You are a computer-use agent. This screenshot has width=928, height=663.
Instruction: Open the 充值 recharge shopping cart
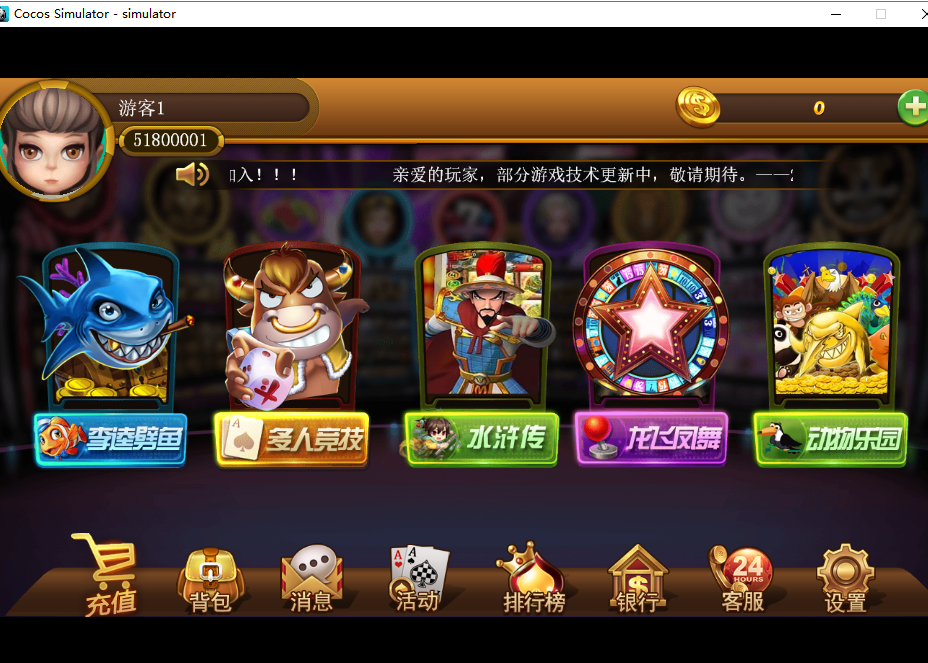(107, 578)
